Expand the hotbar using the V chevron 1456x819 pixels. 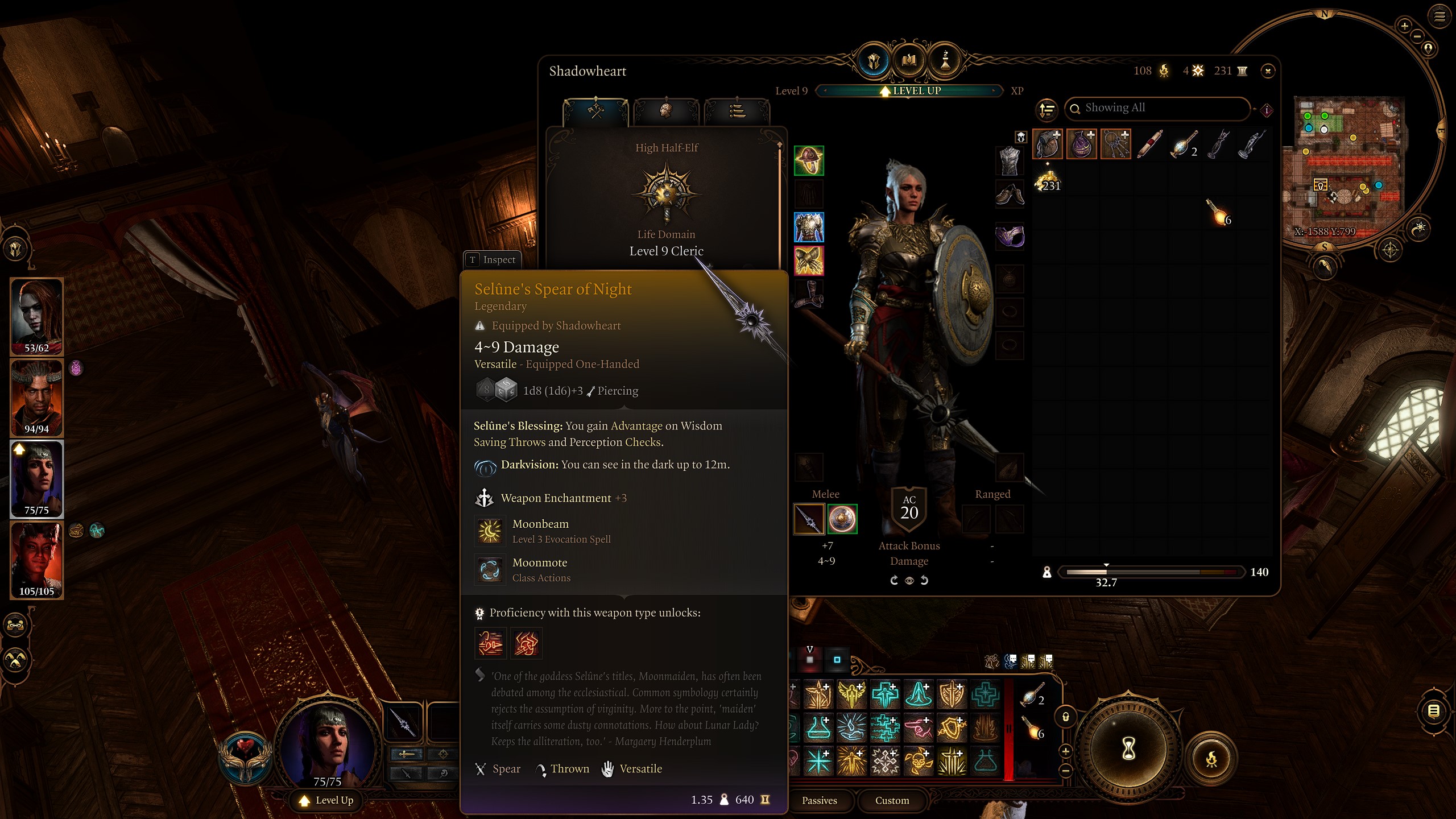click(810, 649)
